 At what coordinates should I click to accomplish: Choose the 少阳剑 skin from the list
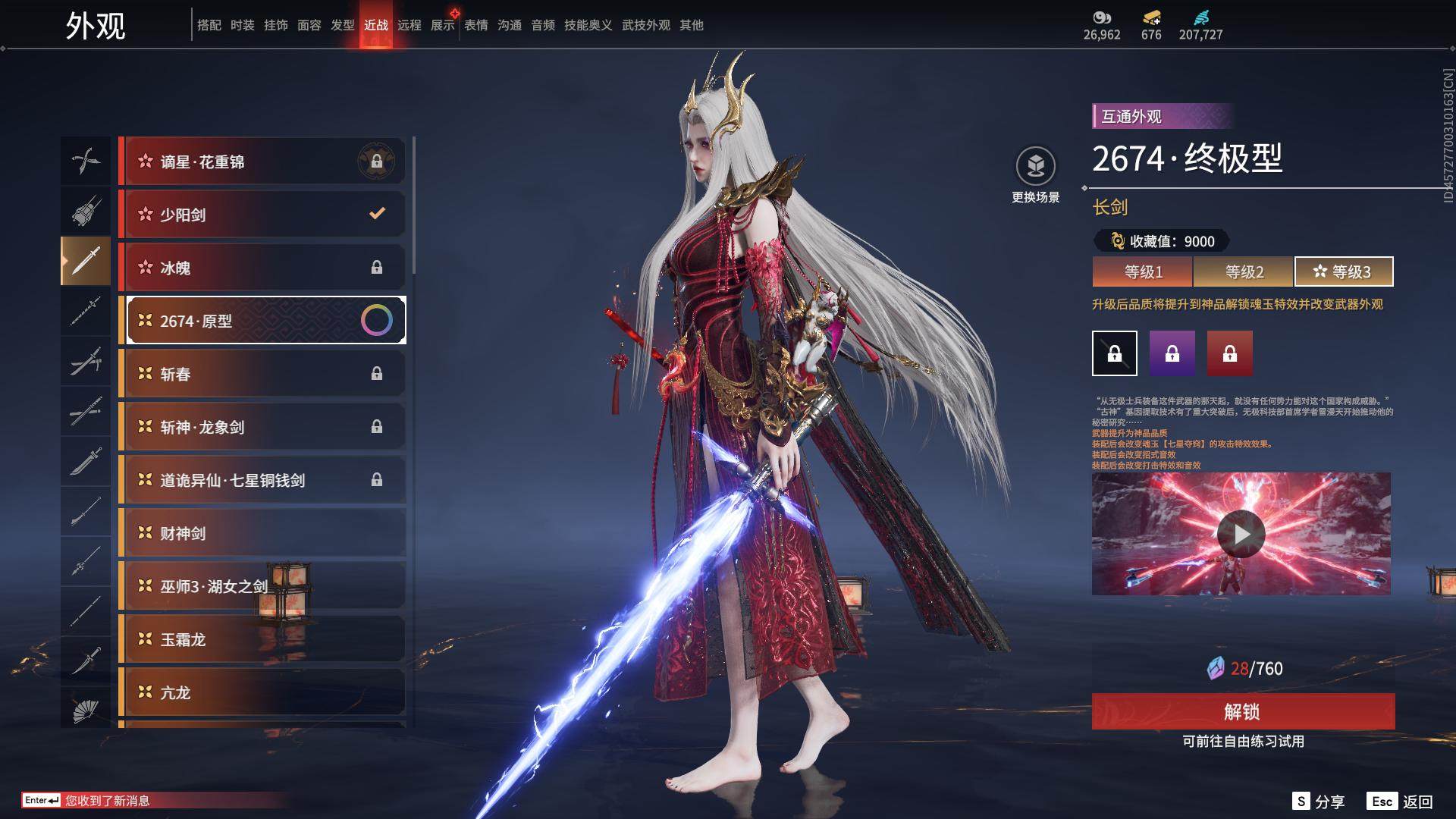point(262,215)
